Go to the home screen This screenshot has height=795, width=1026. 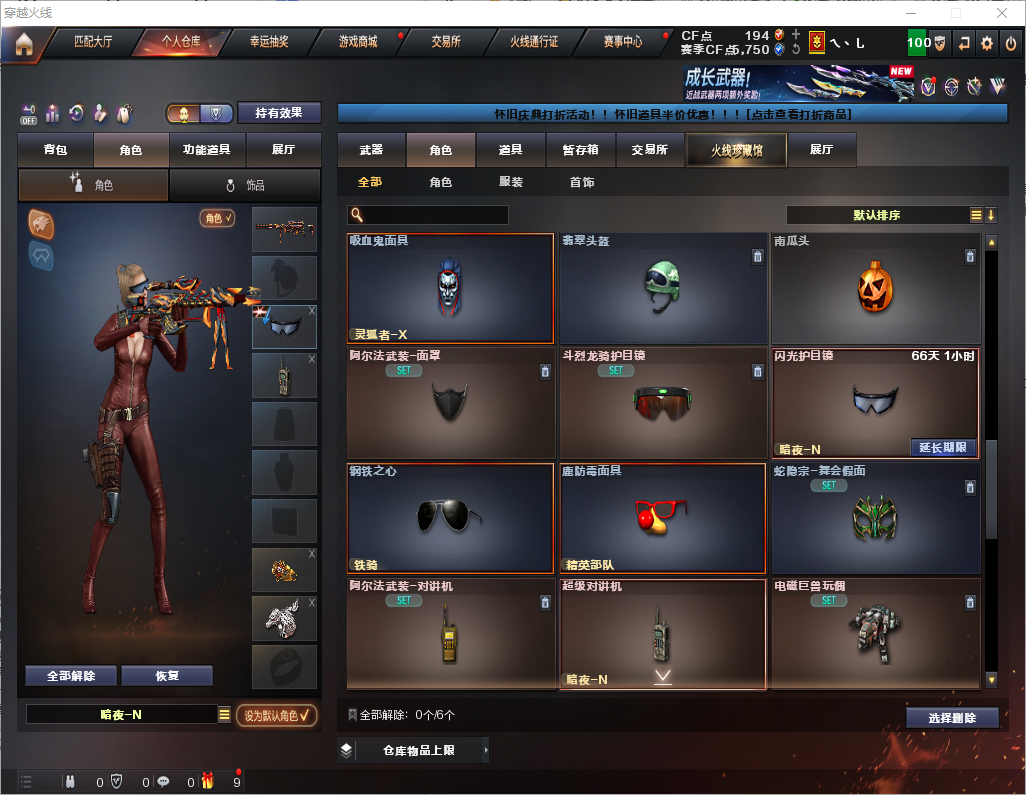tap(23, 43)
